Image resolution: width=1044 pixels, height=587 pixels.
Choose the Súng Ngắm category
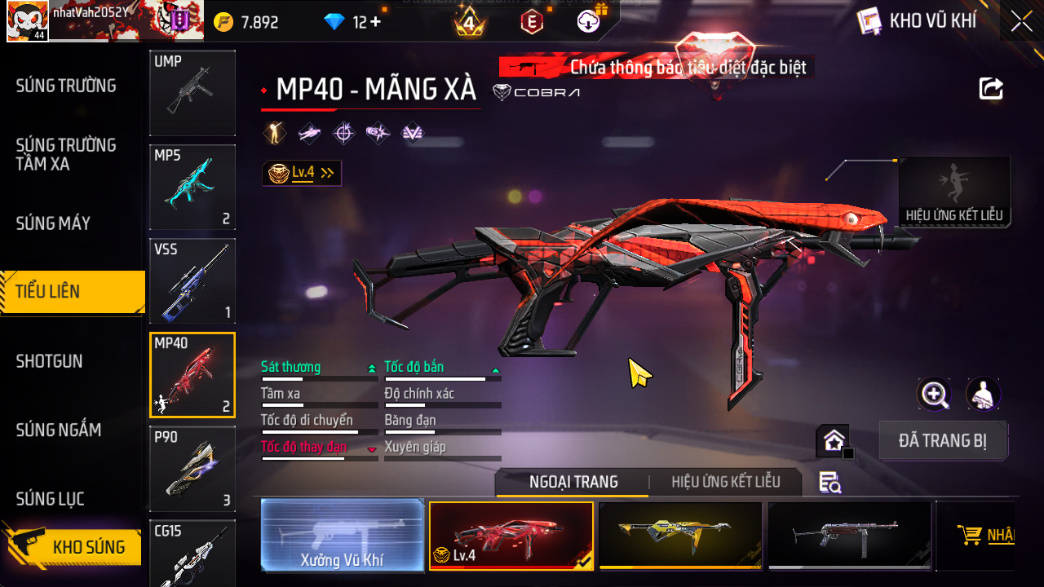coord(58,430)
